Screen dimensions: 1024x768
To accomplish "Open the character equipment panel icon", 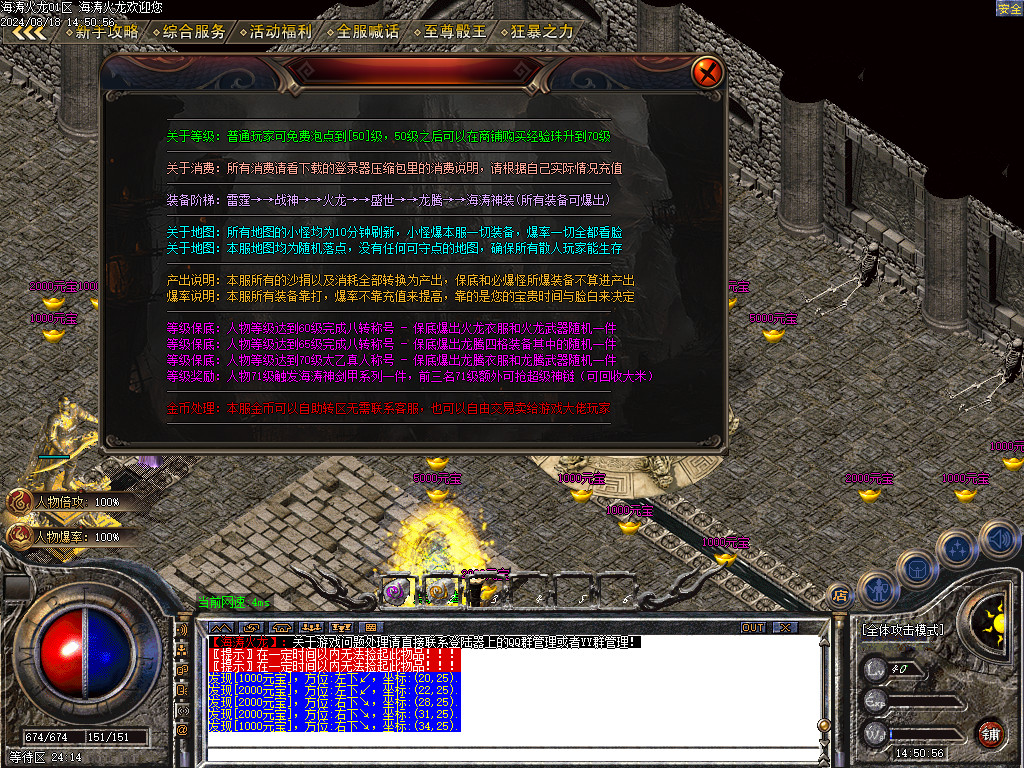I will coord(877,590).
